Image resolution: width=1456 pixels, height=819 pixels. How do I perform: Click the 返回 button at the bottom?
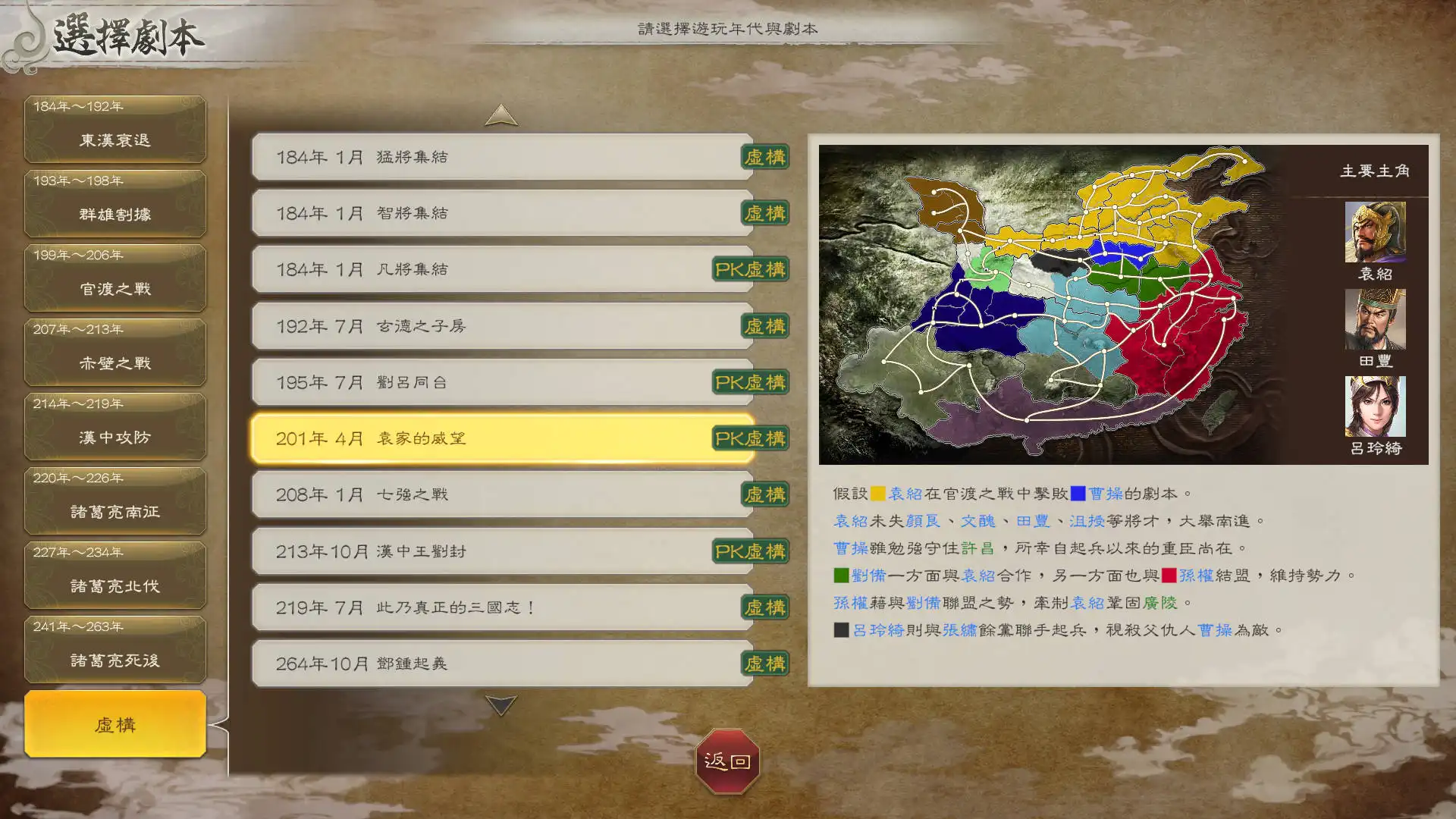727,764
